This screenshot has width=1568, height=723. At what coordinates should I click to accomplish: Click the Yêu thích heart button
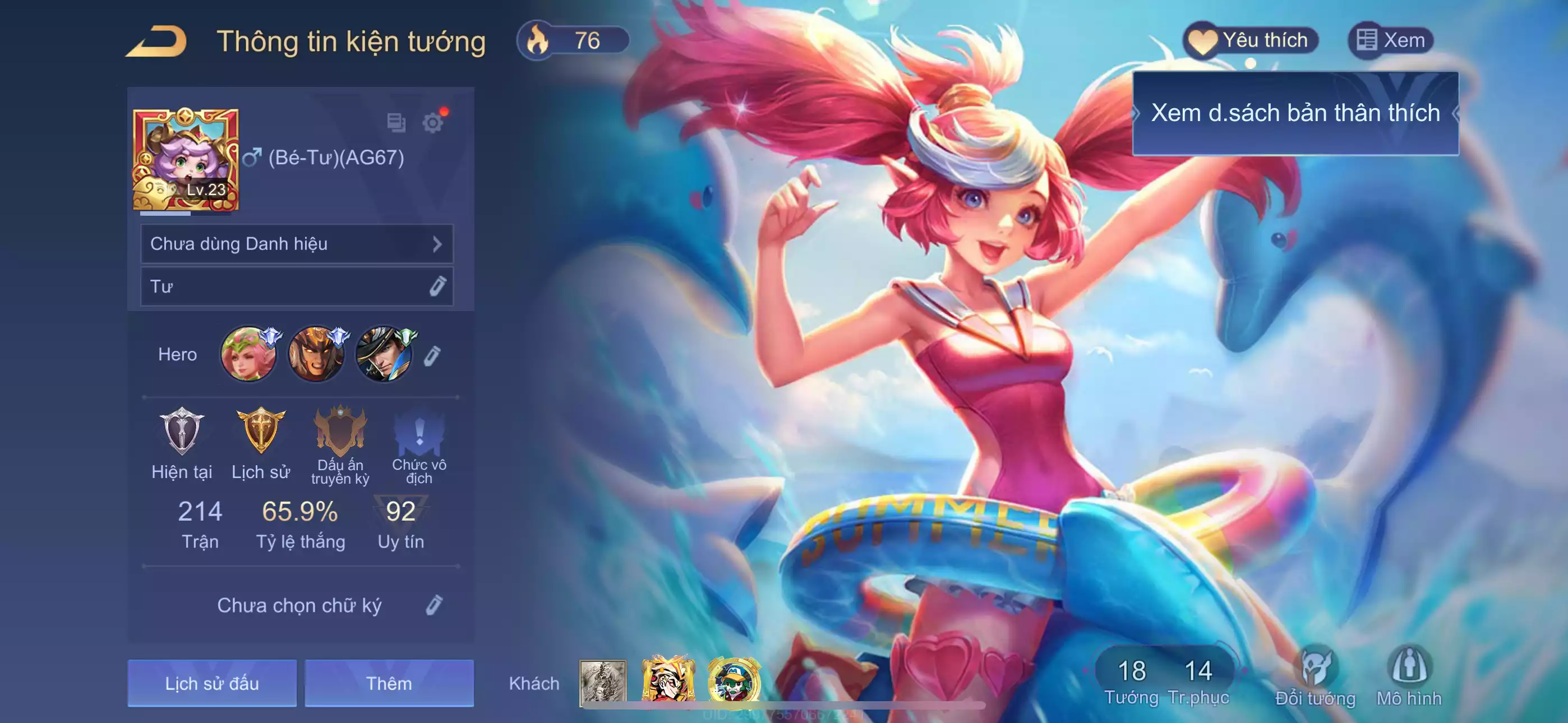(1250, 41)
